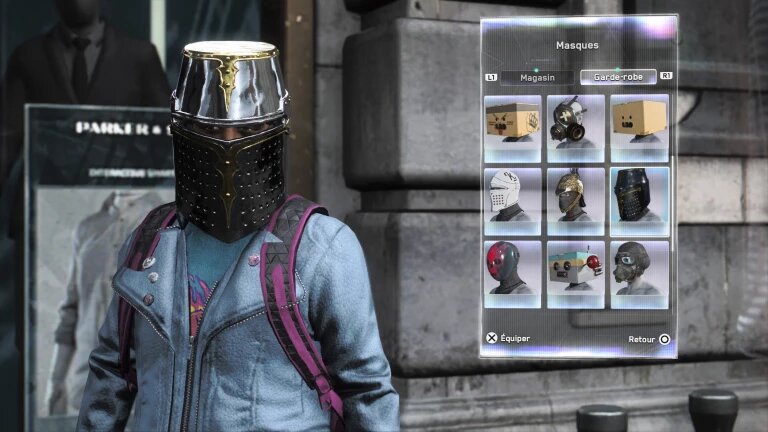Choose the gold crested helmet
Screen dimensions: 768x432
[x=576, y=200]
